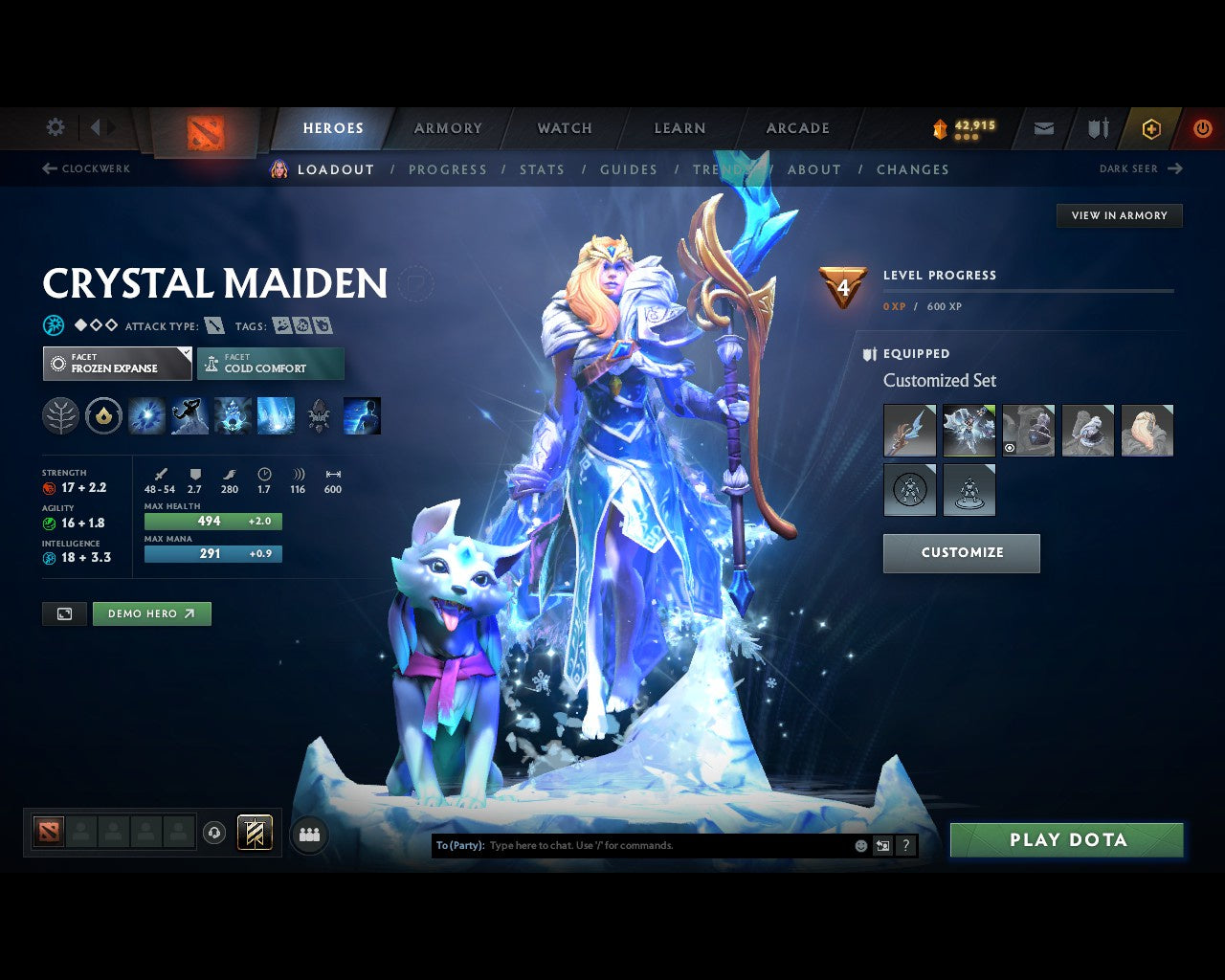Switch to the Cold Comfort facet

[271, 364]
